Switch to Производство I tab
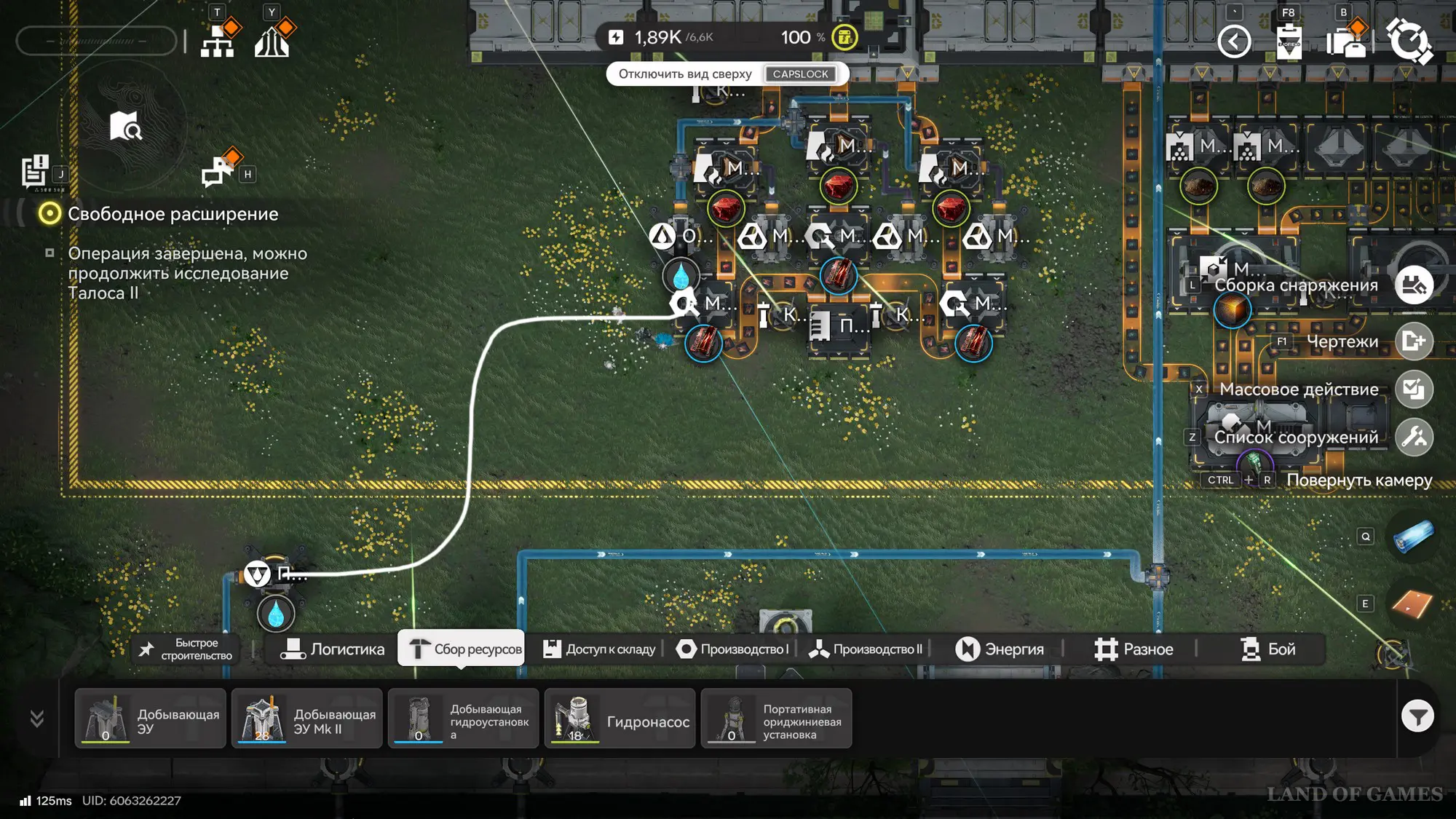The height and width of the screenshot is (819, 1456). click(x=732, y=649)
